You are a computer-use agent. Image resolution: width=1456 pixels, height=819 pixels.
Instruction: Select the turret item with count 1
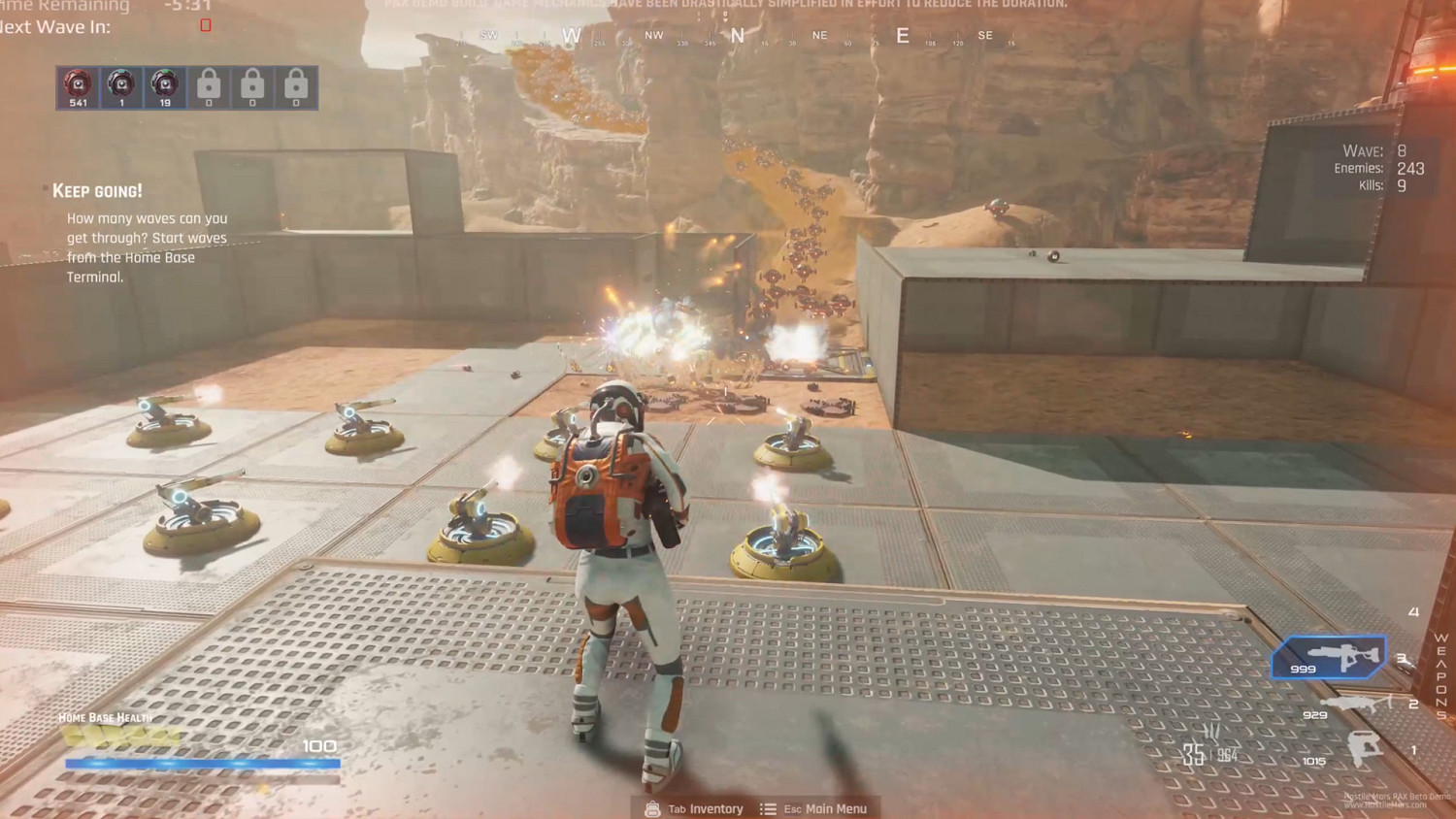coord(121,86)
